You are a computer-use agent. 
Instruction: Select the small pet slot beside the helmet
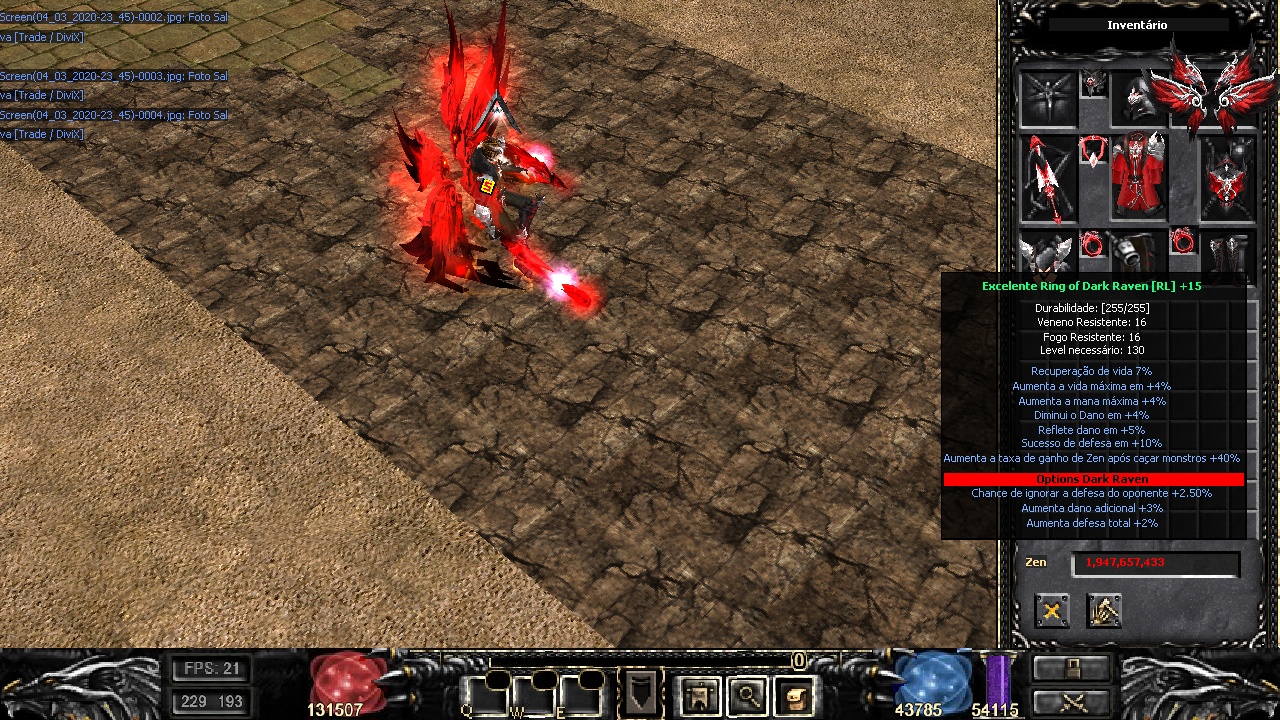tap(1094, 83)
